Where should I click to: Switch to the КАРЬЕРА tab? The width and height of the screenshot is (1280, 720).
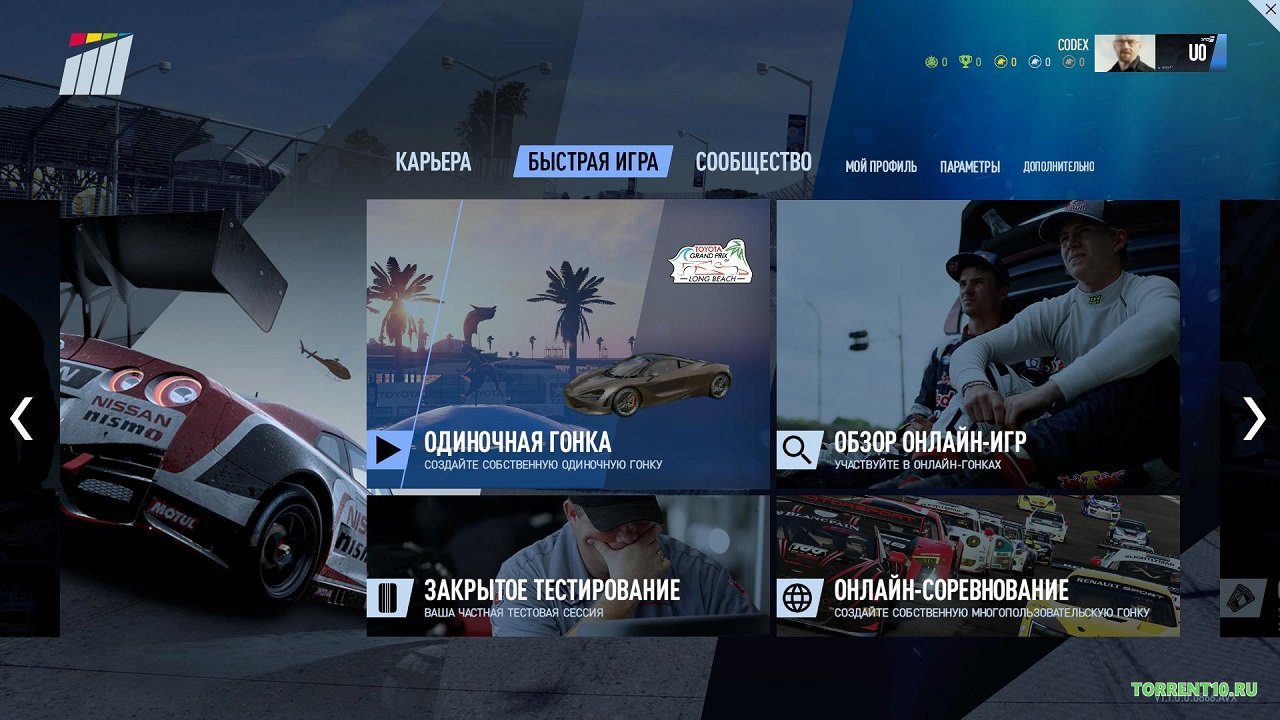[435, 162]
